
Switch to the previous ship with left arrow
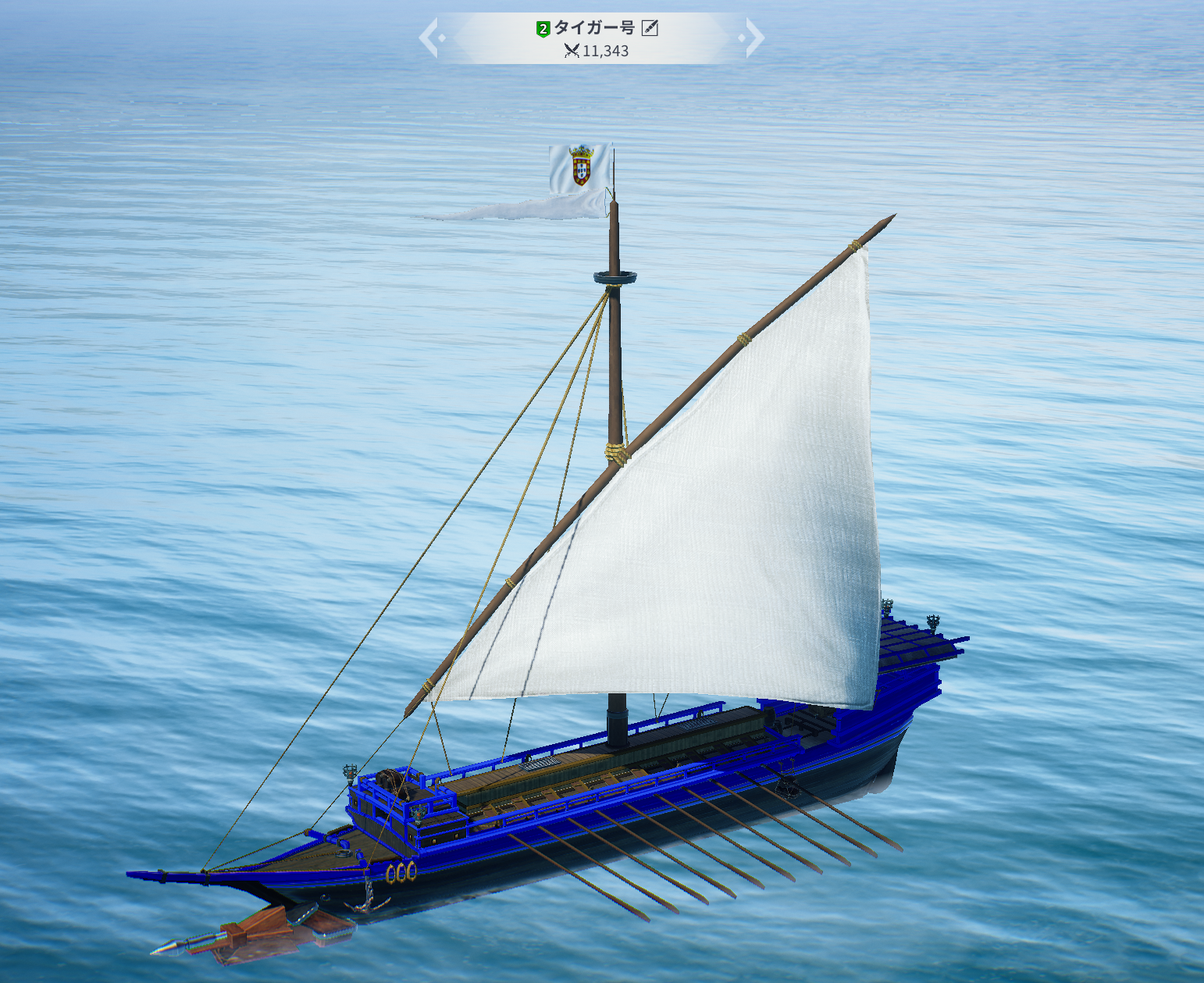pos(429,38)
